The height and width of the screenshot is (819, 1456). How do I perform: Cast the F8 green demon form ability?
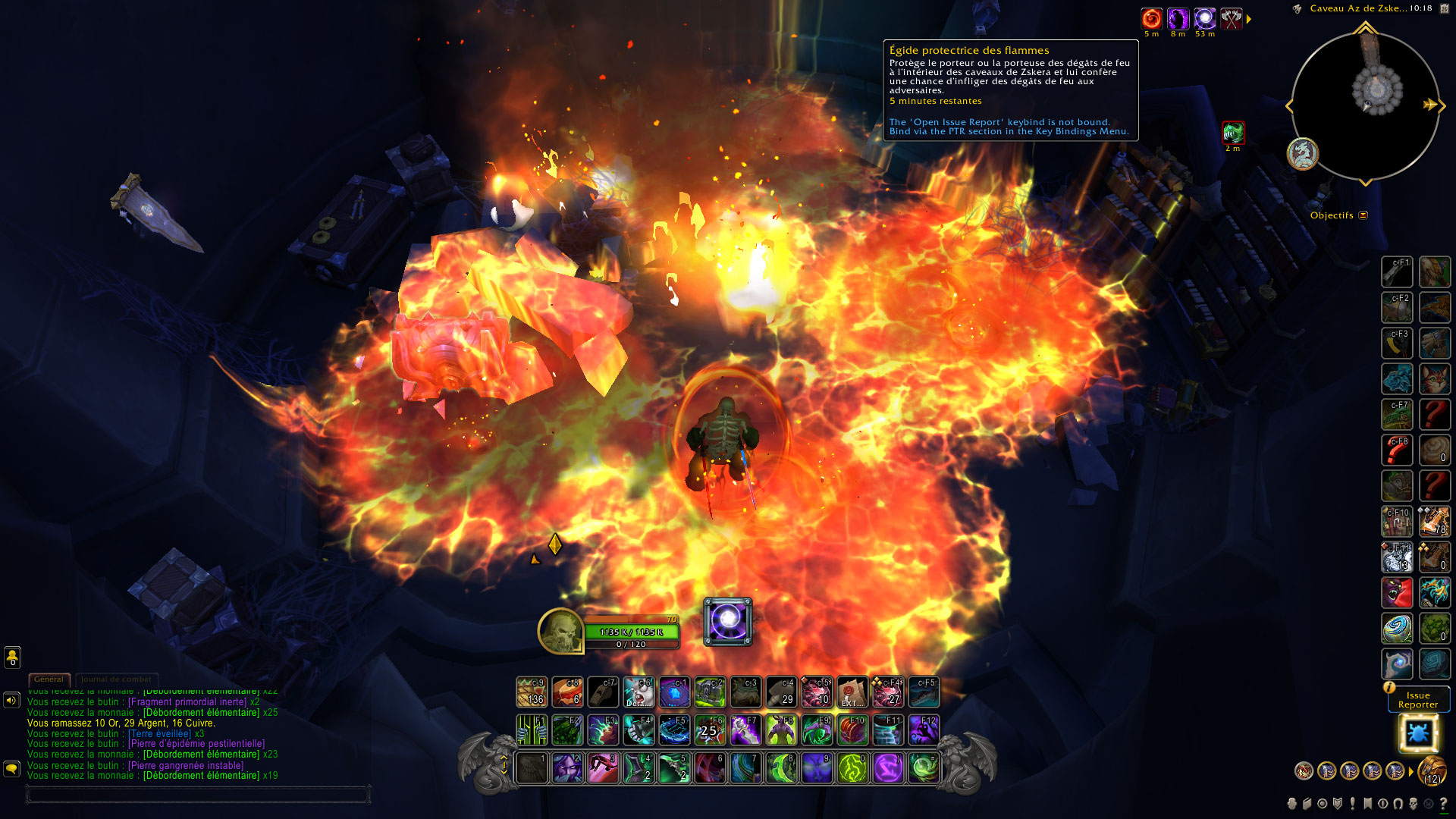point(781,730)
